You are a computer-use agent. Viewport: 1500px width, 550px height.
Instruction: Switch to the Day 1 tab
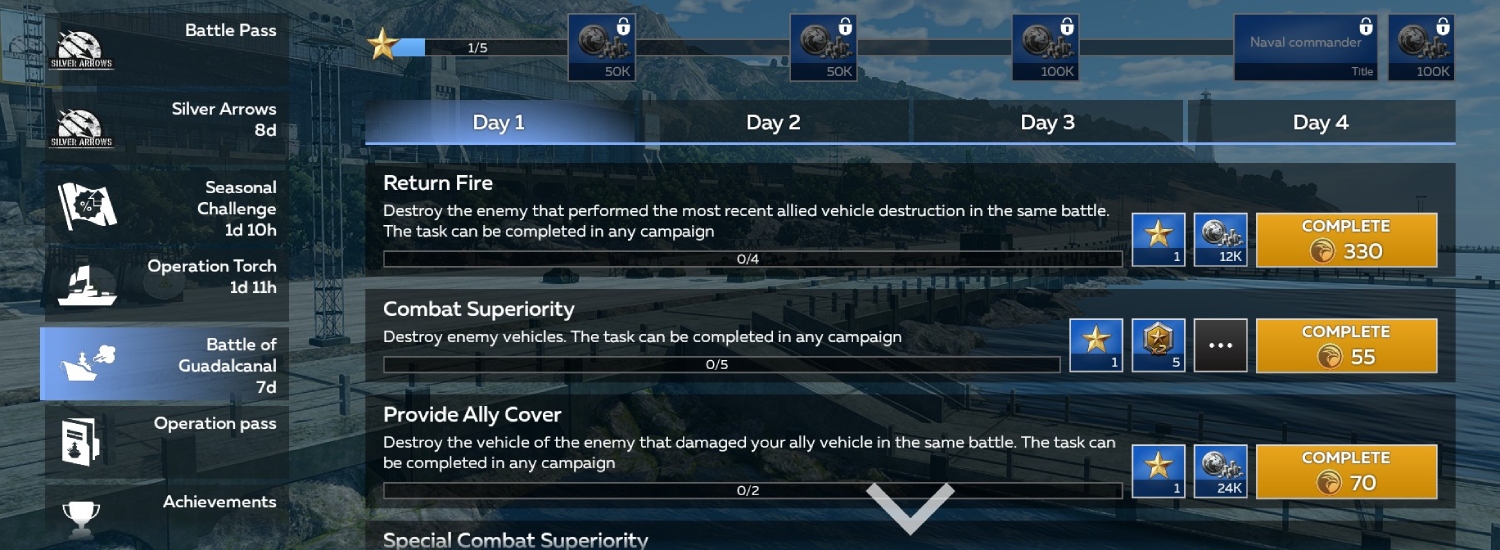tap(499, 123)
